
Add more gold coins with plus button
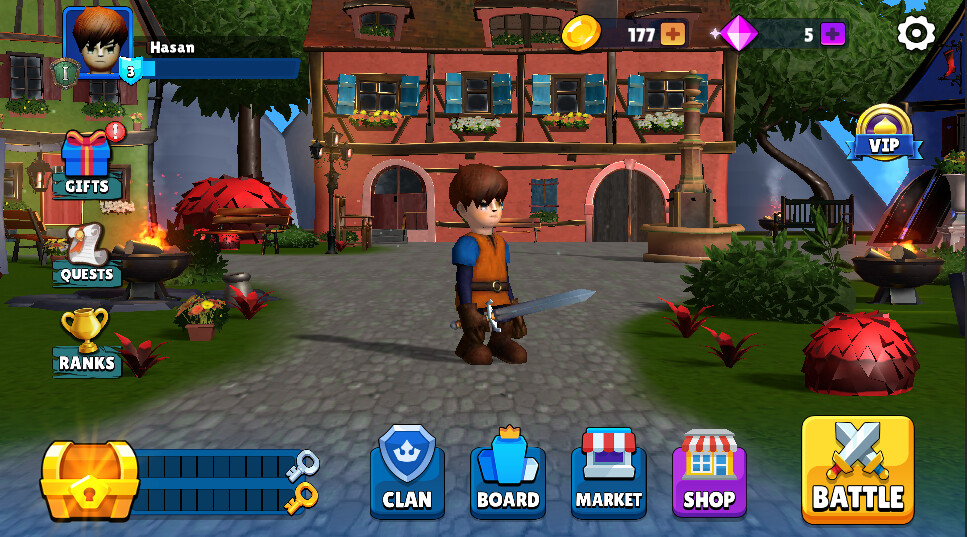click(673, 34)
